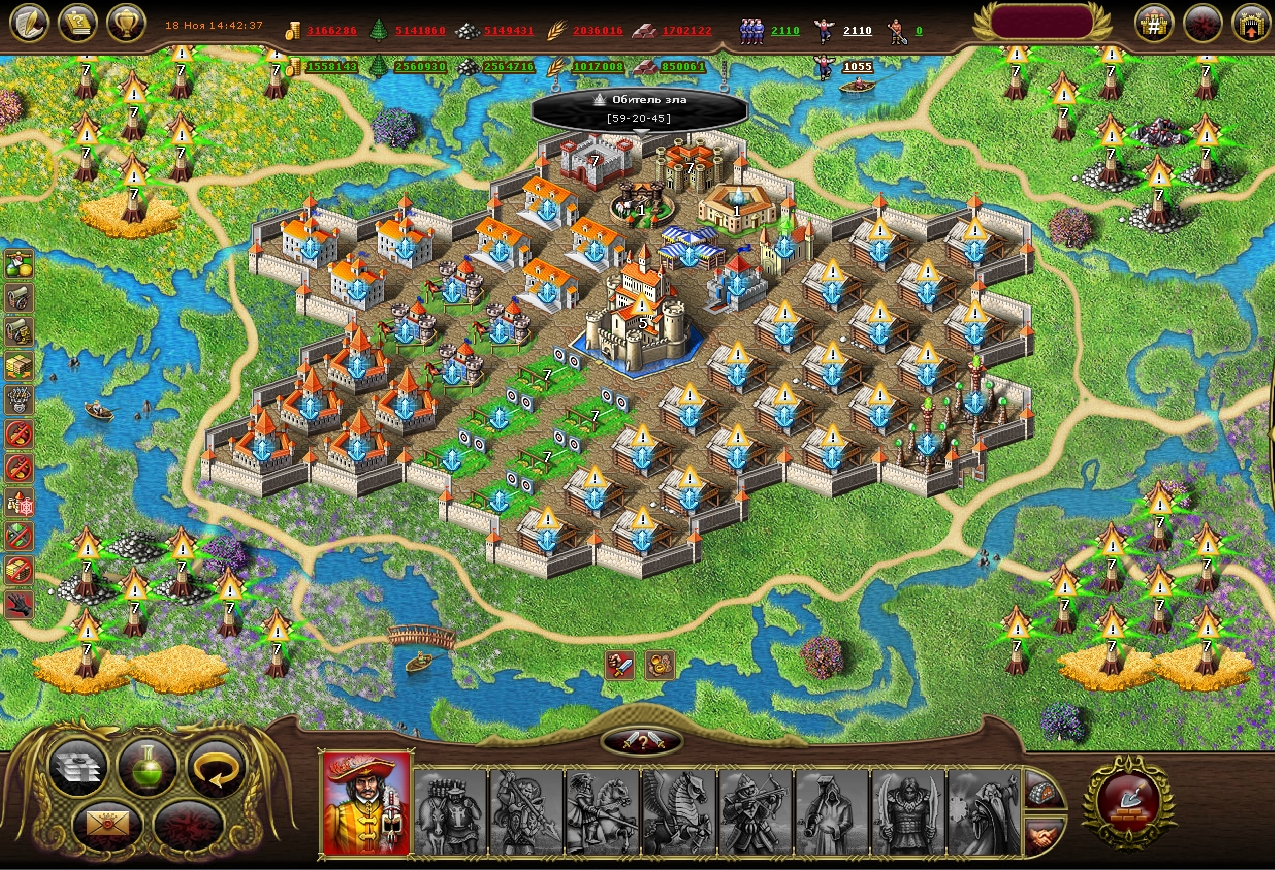Choose the bearded wizard unit portrait

coord(984,811)
